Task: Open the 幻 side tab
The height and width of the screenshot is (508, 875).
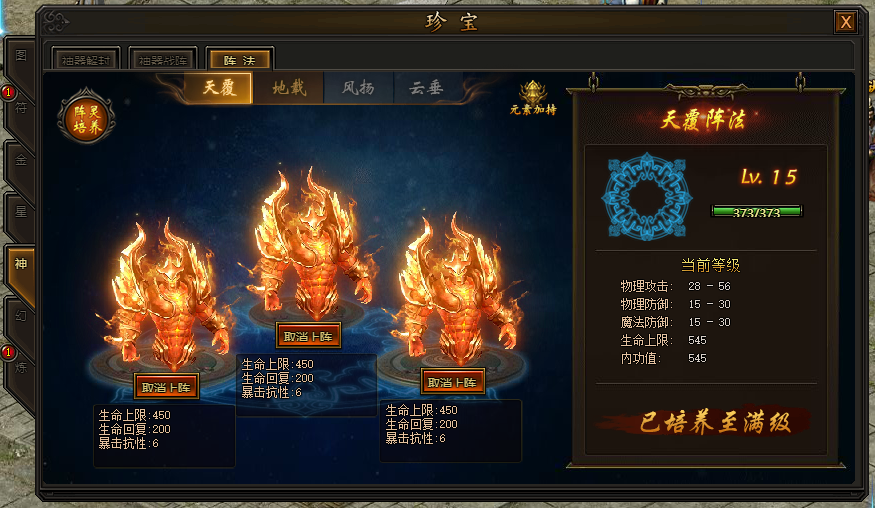Action: tap(20, 316)
